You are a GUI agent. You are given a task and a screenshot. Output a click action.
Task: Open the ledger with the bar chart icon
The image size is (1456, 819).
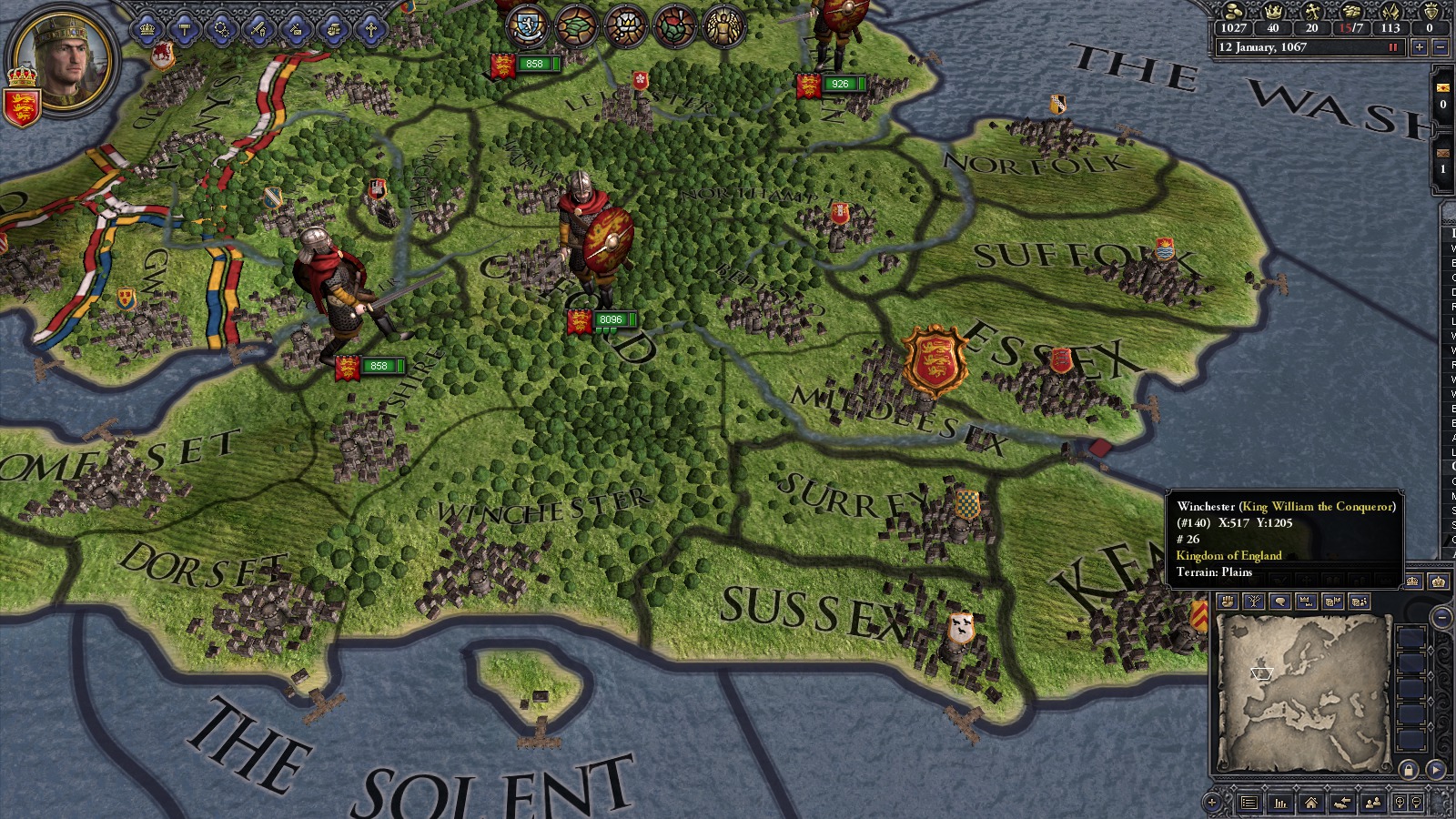pyautogui.click(x=1279, y=803)
